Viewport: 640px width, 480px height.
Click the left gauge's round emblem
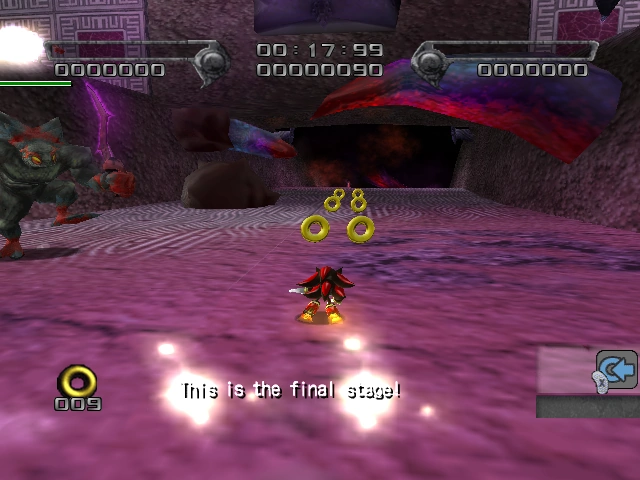click(x=212, y=63)
